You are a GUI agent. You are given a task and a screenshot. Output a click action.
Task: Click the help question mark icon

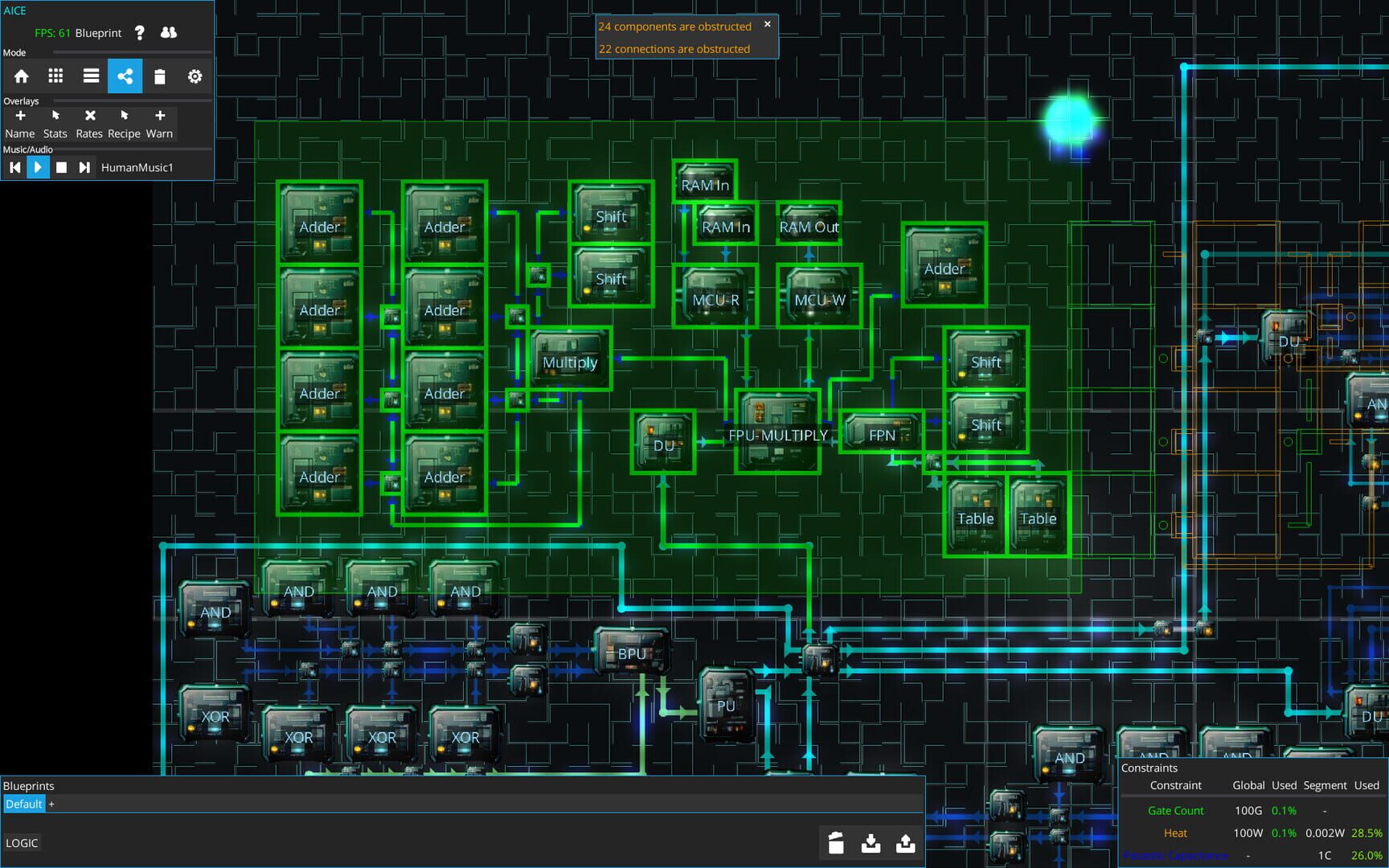141,33
